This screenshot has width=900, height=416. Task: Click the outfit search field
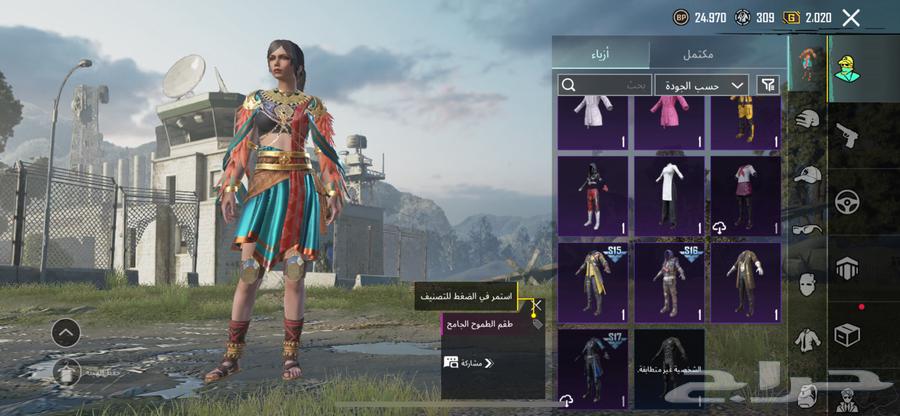(x=605, y=85)
